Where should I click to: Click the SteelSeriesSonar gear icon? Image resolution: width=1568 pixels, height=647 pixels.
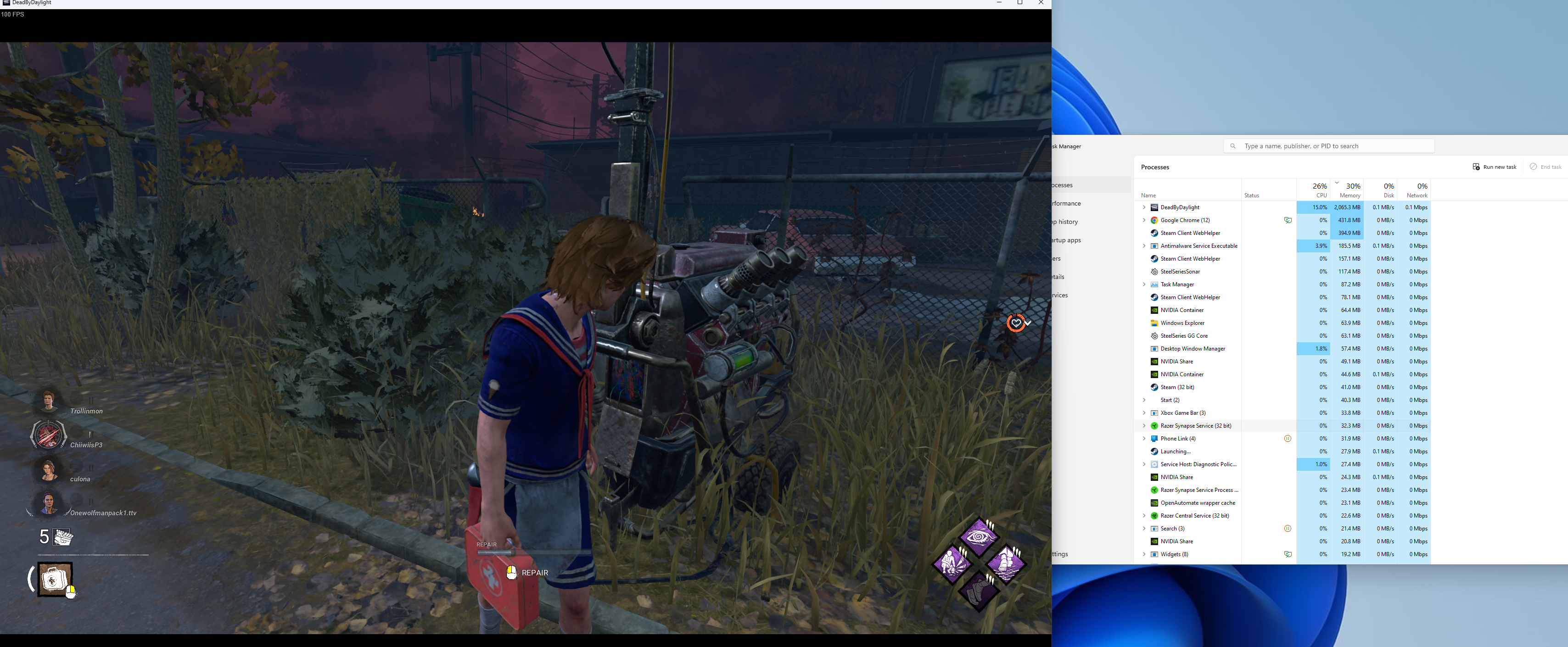1154,272
